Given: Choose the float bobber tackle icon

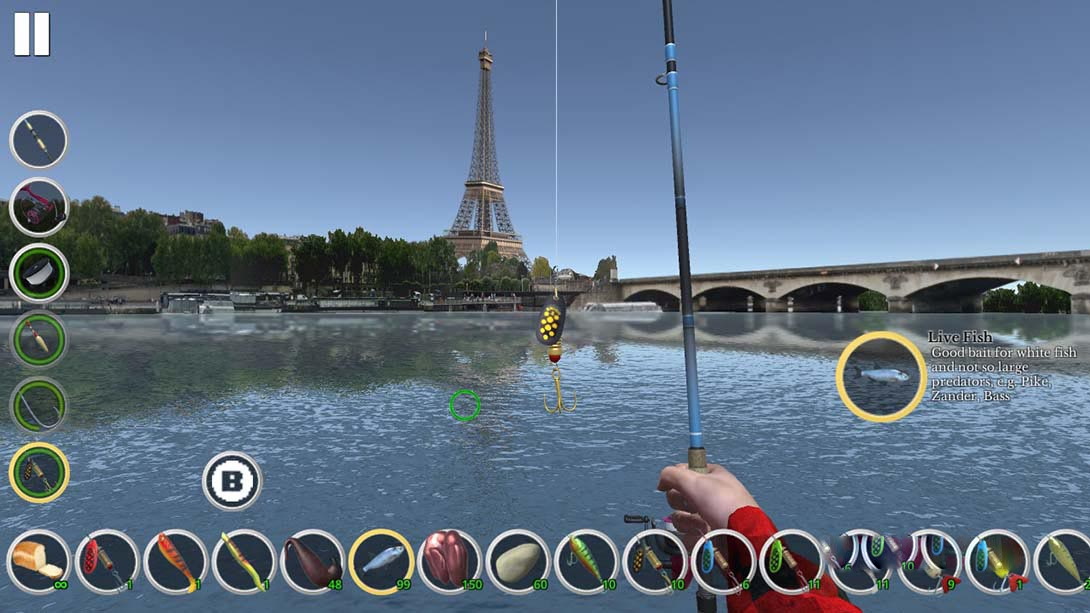Looking at the screenshot, I should click(39, 340).
